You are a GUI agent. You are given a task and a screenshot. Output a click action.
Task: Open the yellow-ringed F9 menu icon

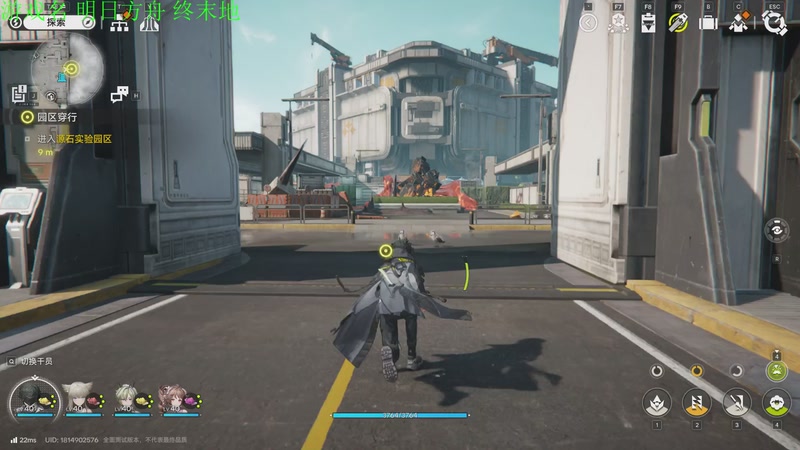click(x=678, y=23)
